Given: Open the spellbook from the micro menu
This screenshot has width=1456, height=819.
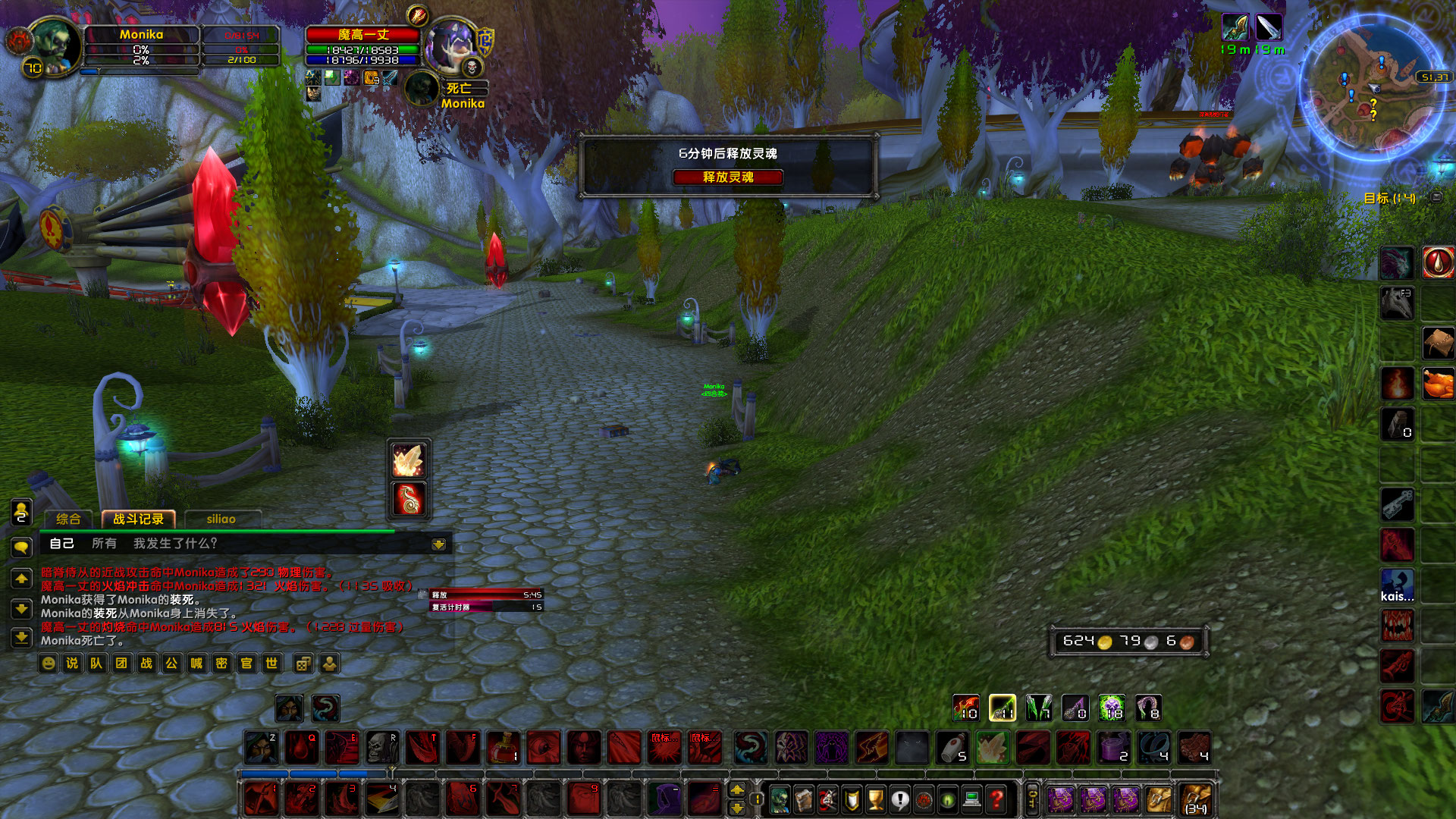Looking at the screenshot, I should click(802, 798).
